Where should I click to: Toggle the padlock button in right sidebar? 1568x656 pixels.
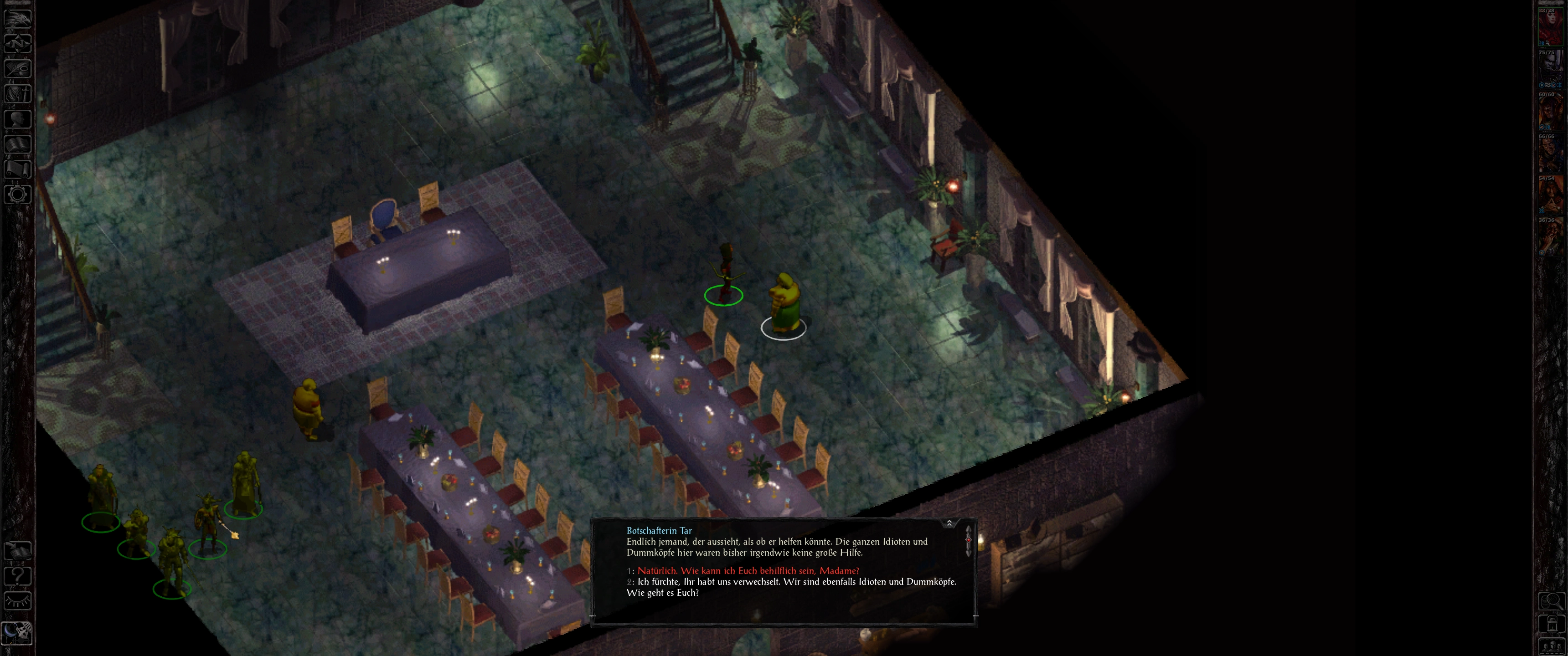[1552, 624]
